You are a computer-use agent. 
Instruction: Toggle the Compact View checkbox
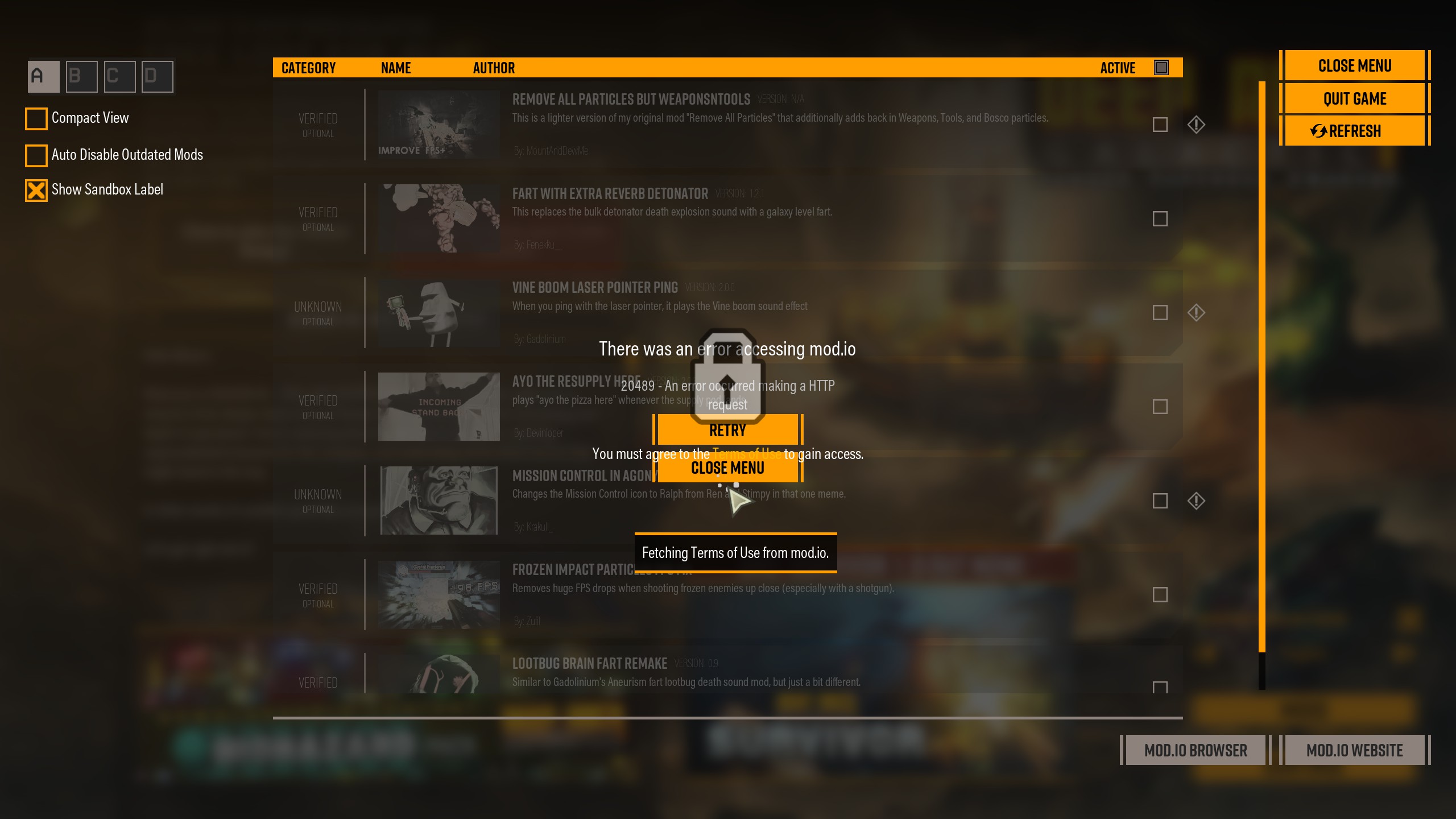pyautogui.click(x=36, y=118)
